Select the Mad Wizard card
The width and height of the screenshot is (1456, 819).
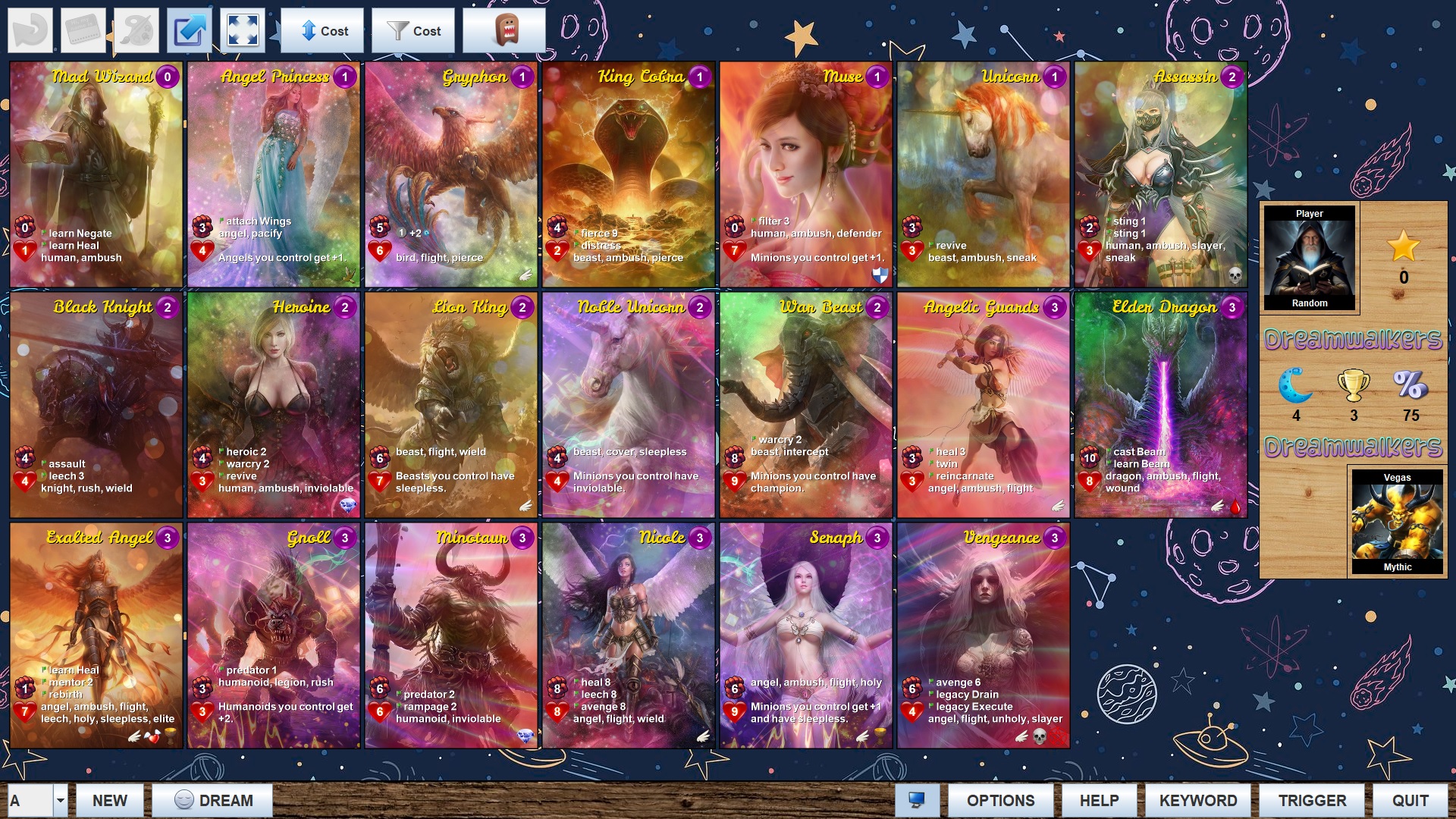pyautogui.click(x=96, y=174)
